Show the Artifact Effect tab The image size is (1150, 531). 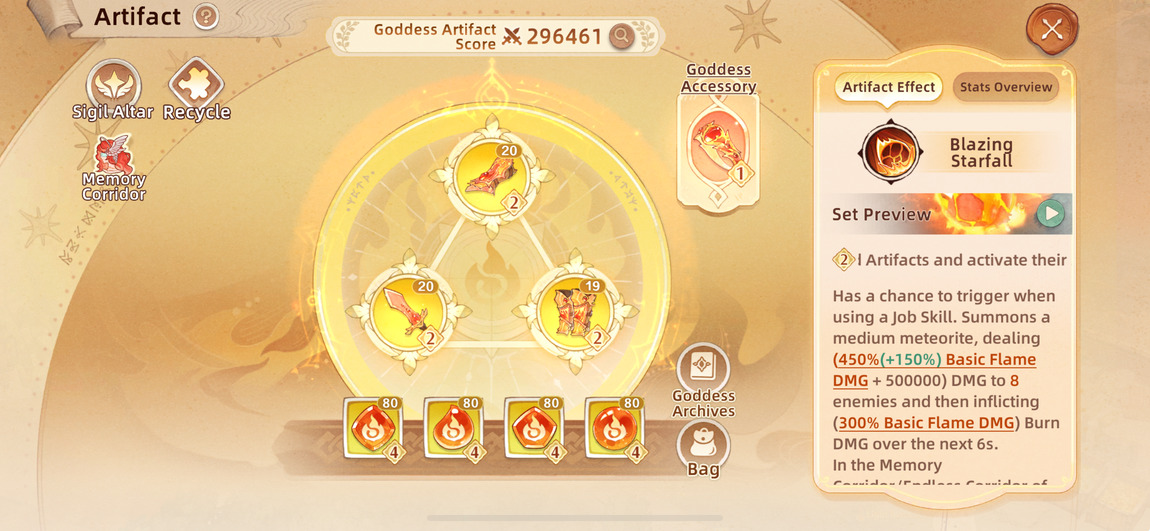click(x=888, y=87)
